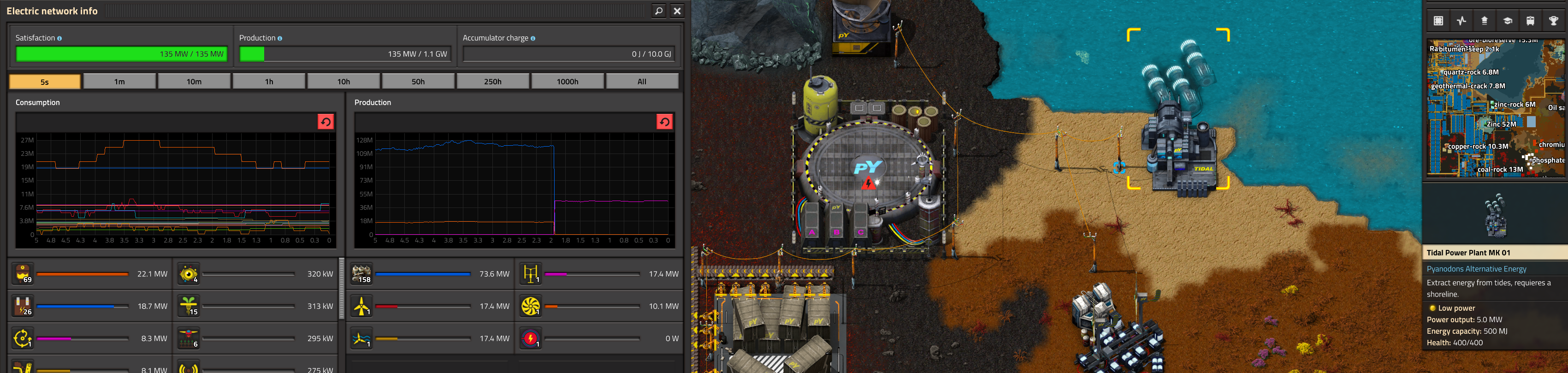Screen dimensions: 1568x373
Task: Choose the 1000h time range
Action: [x=567, y=82]
